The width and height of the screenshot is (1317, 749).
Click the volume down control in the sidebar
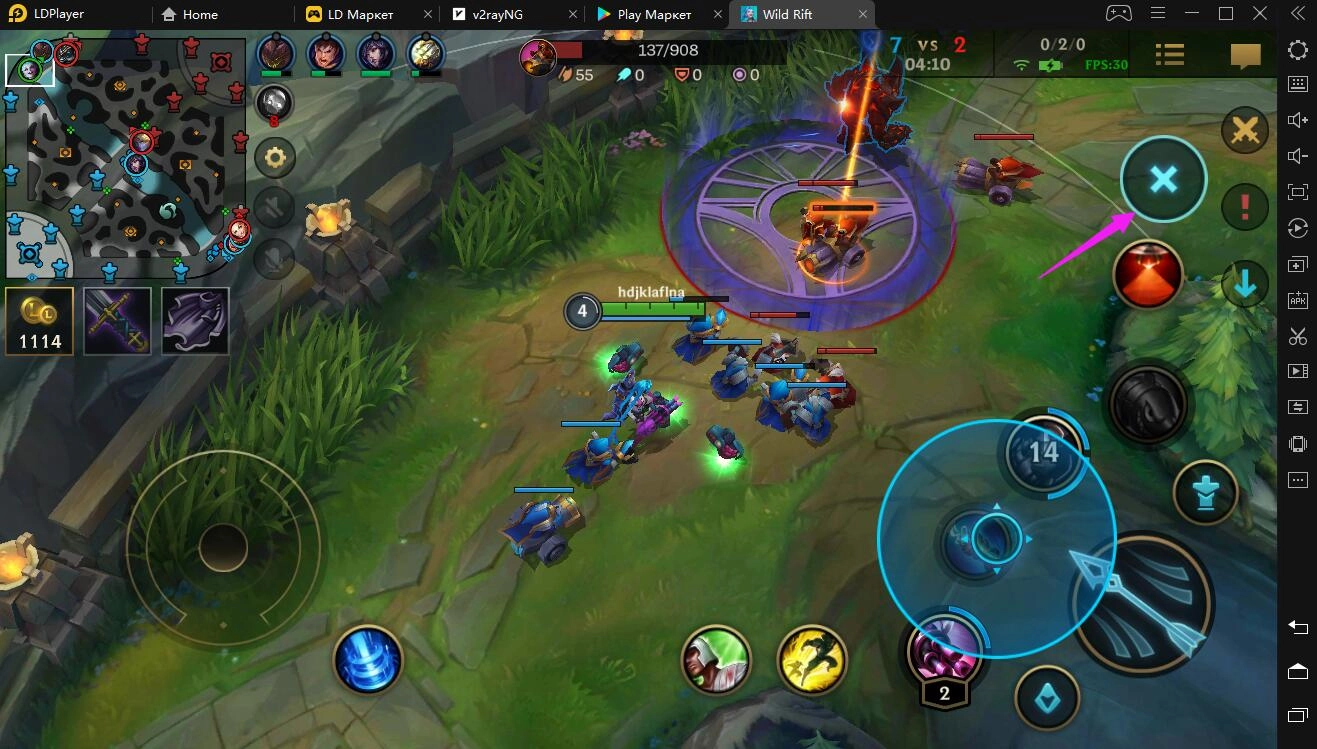1297,155
